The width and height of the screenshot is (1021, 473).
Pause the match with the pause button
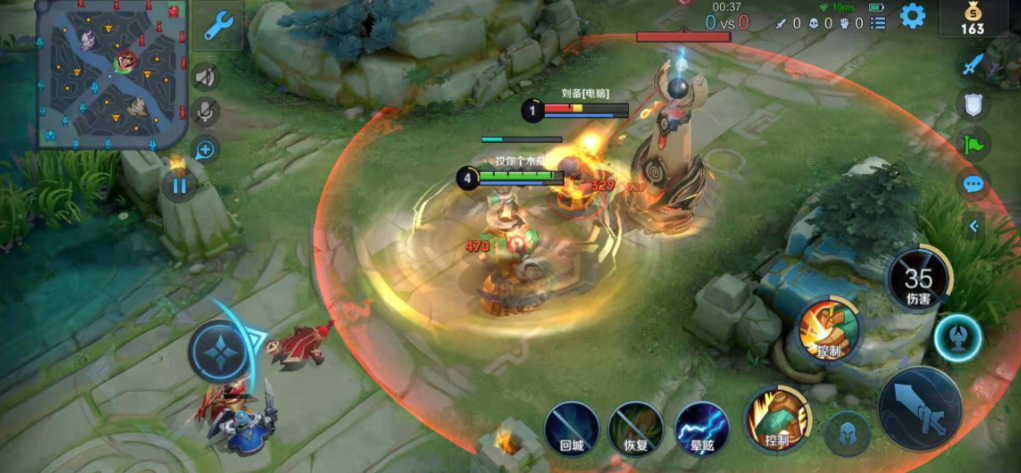pyautogui.click(x=179, y=185)
